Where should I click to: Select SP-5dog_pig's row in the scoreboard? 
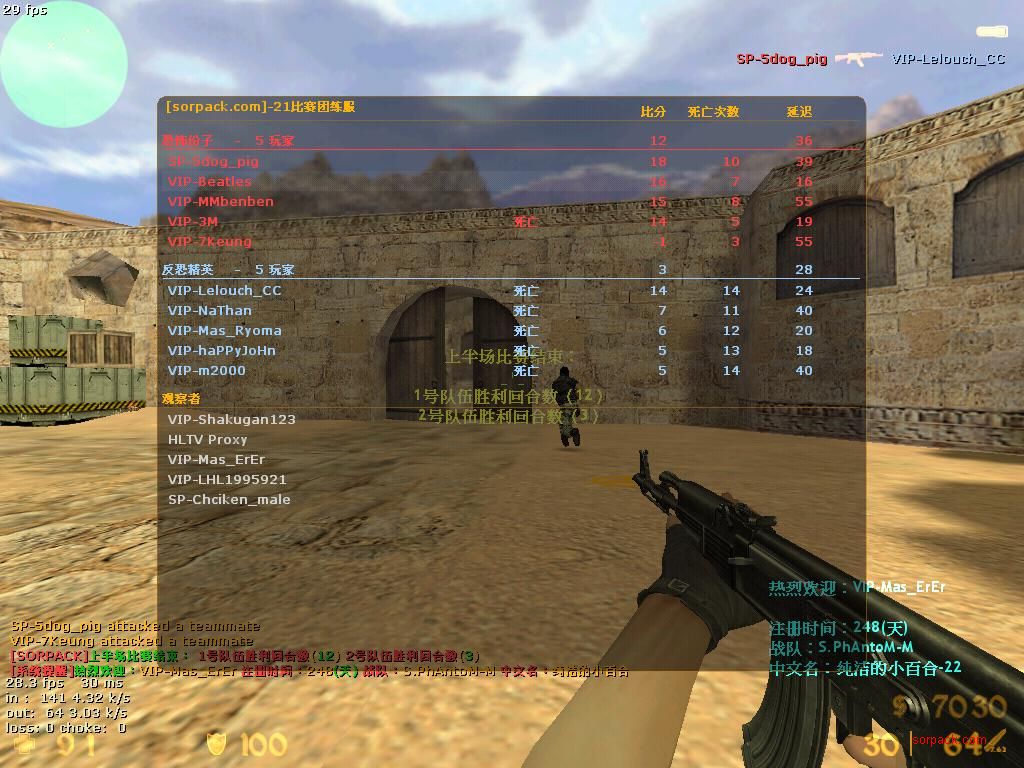pyautogui.click(x=213, y=161)
